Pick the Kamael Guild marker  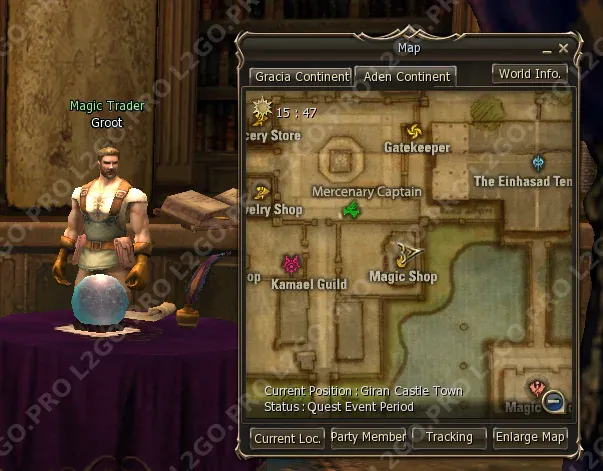[292, 265]
